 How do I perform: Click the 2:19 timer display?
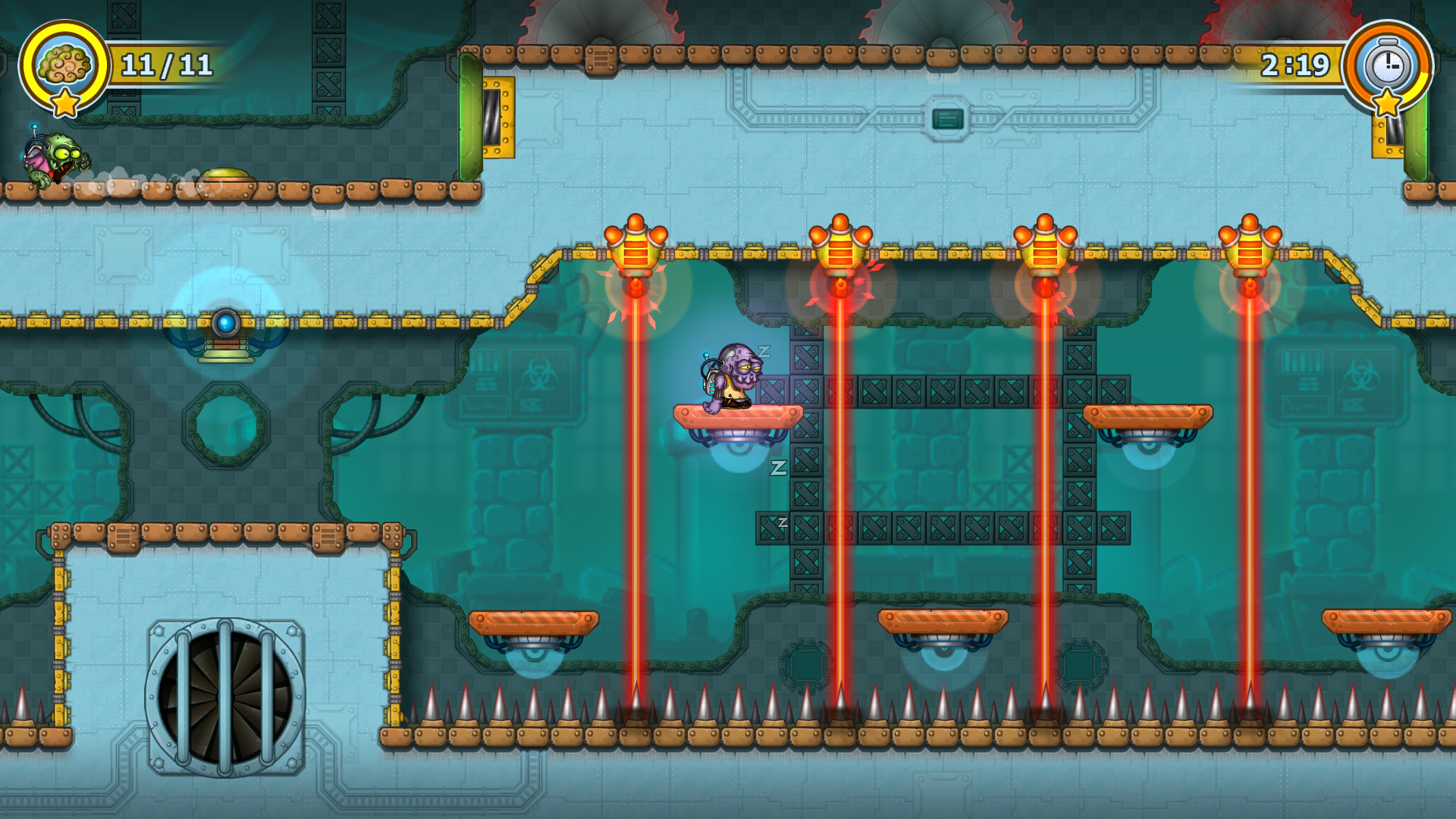pos(1296,67)
